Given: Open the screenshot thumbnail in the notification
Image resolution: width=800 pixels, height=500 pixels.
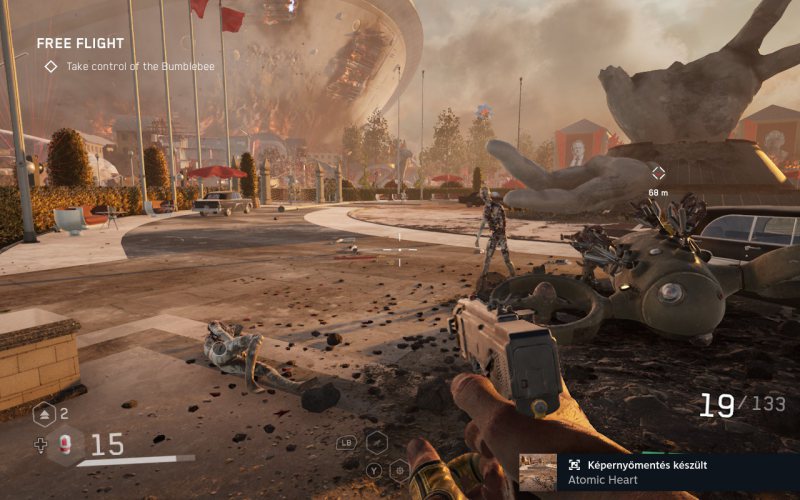Looking at the screenshot, I should (537, 472).
